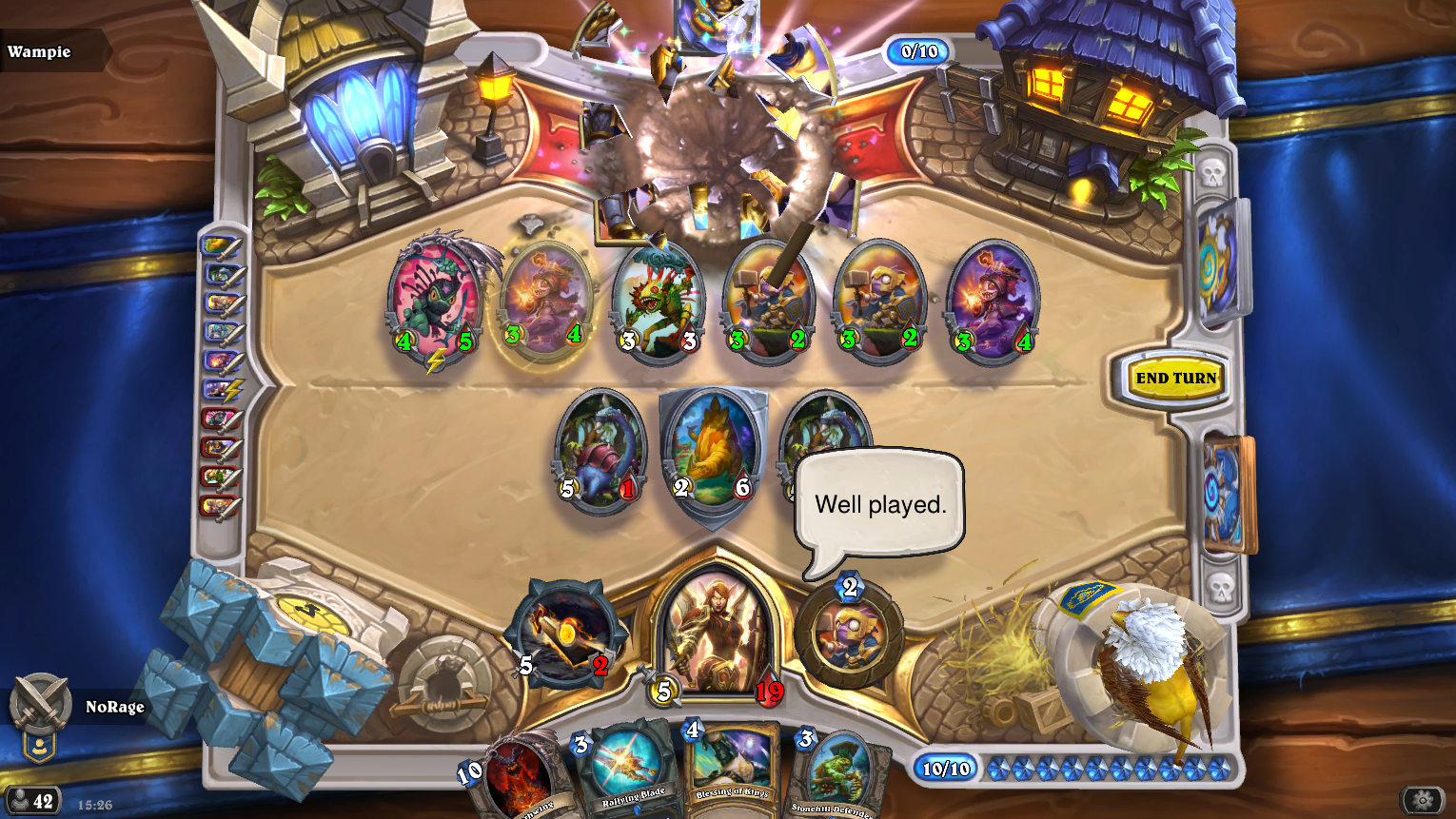This screenshot has height=819, width=1456.
Task: Target the enemy 4/5 pink murloc minion
Action: click(x=436, y=300)
